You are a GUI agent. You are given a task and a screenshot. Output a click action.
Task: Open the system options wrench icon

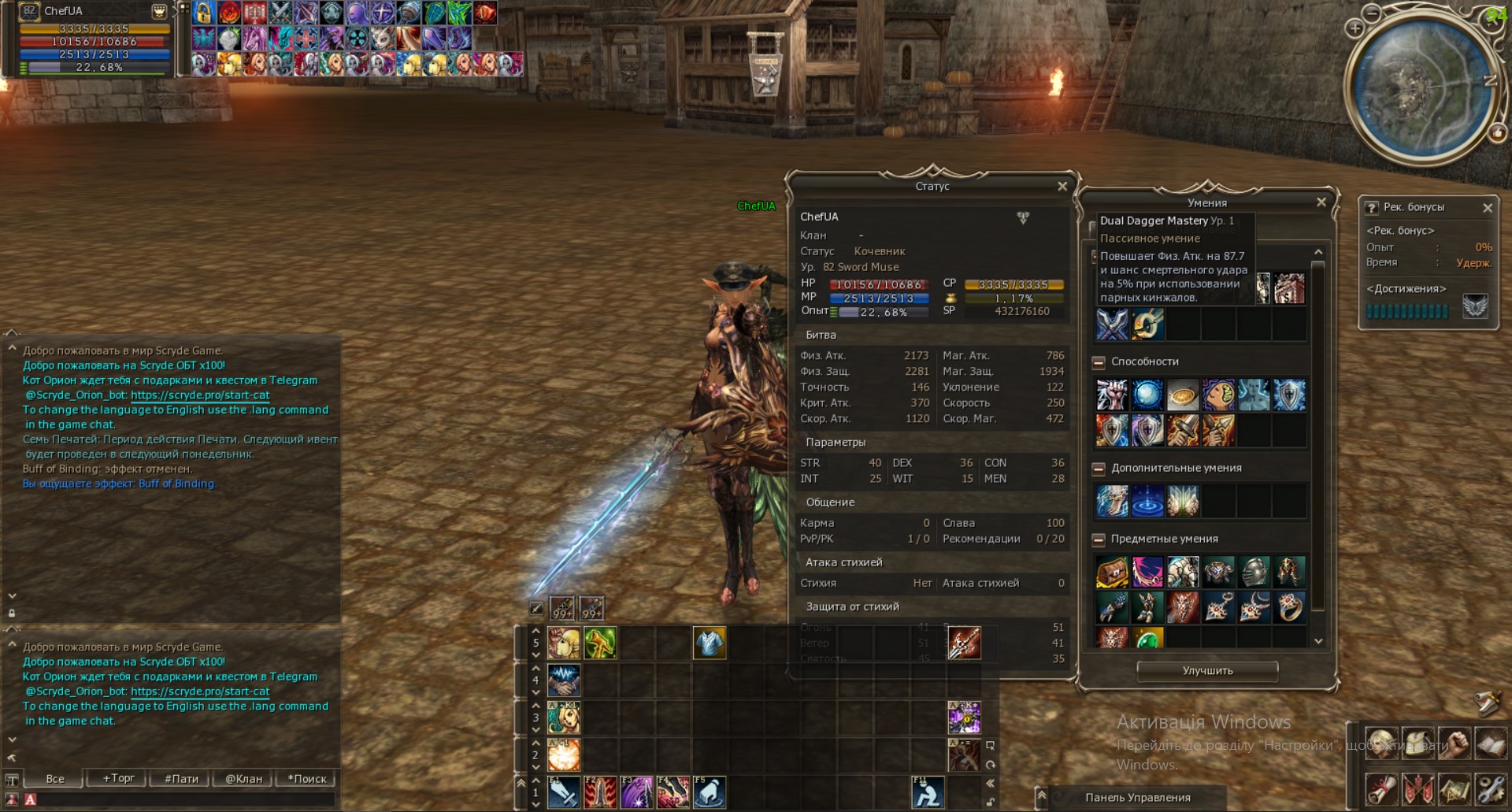pos(1489,790)
